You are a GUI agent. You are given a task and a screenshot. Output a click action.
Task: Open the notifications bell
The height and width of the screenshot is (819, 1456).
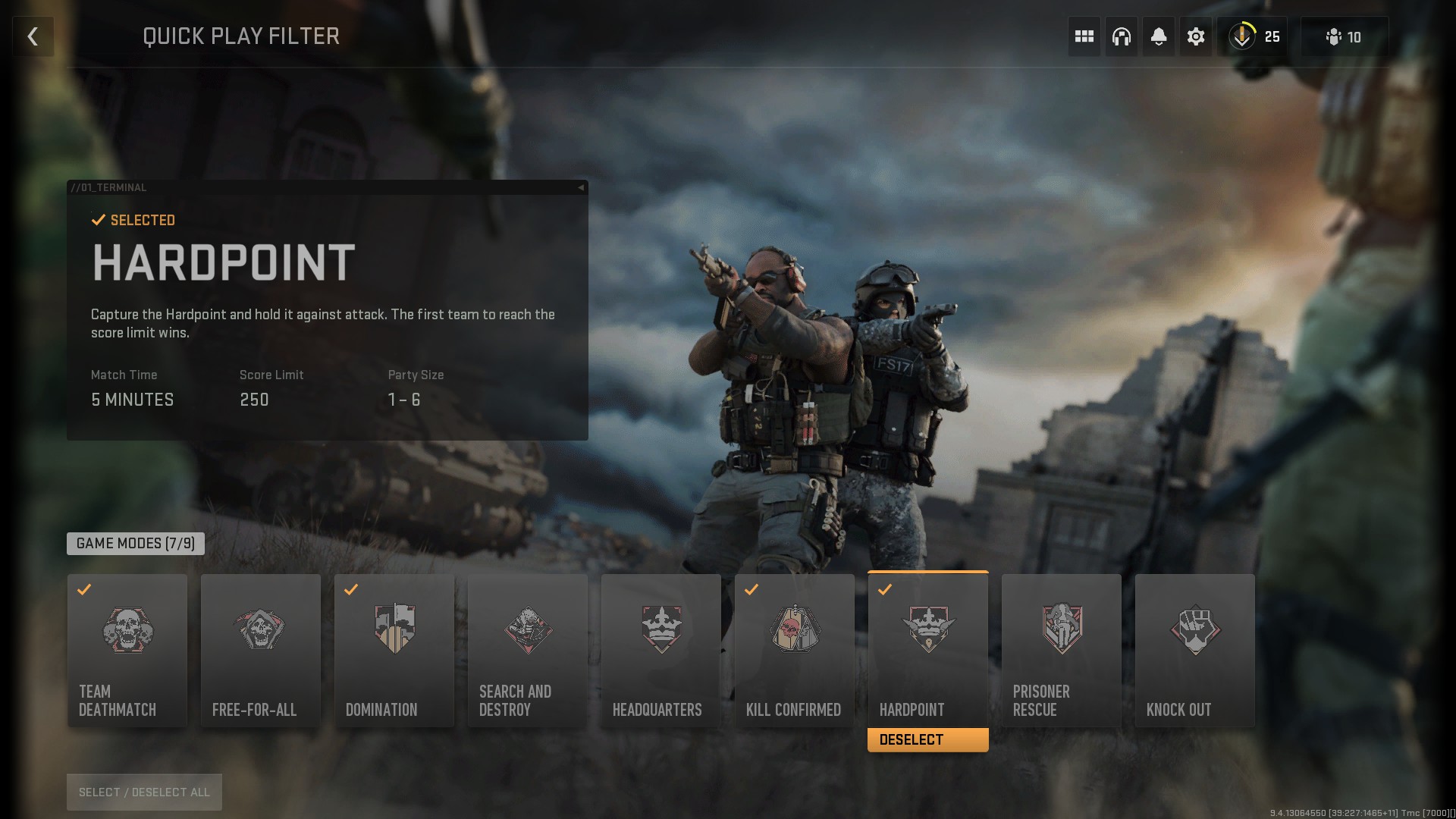pos(1159,36)
